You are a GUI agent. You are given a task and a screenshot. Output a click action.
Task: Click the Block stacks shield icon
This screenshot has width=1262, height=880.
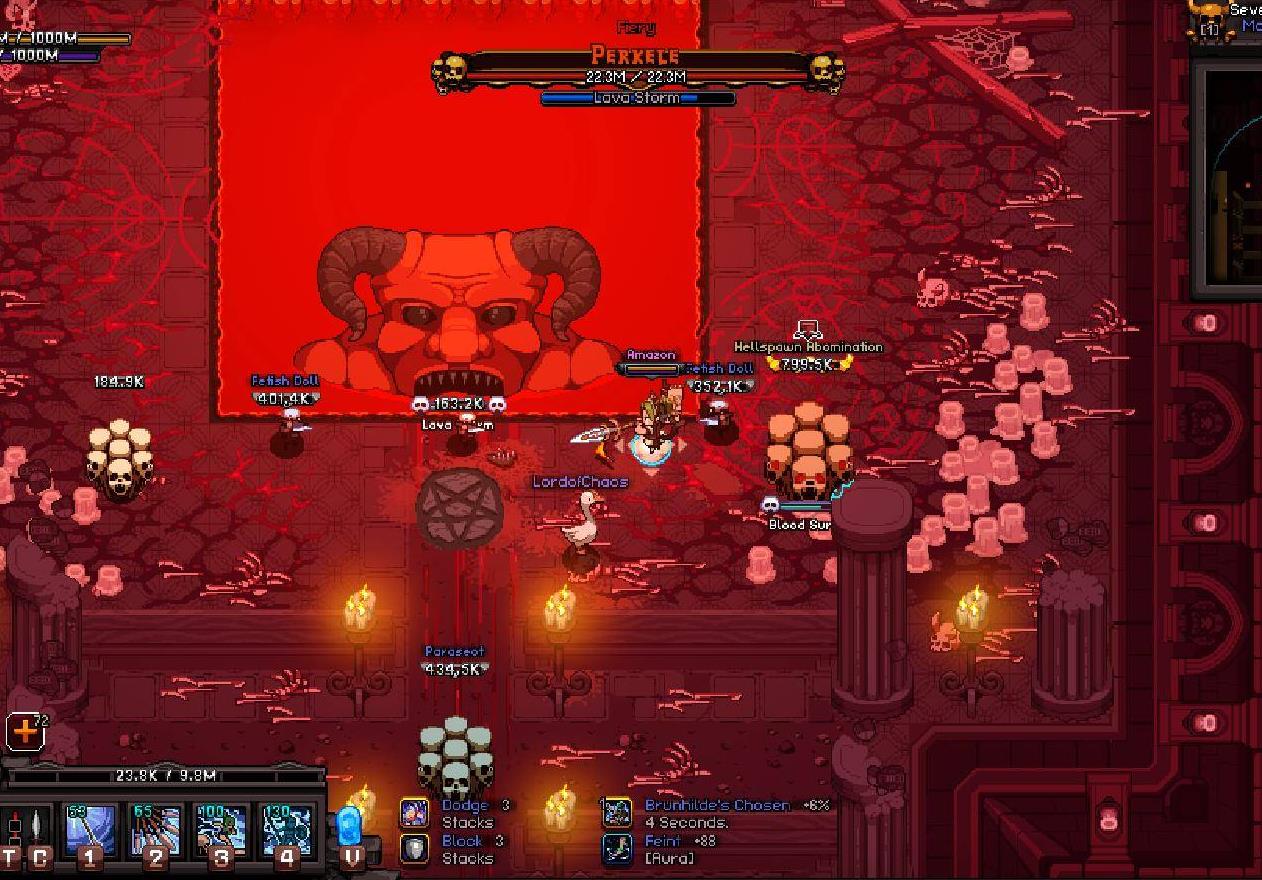415,849
